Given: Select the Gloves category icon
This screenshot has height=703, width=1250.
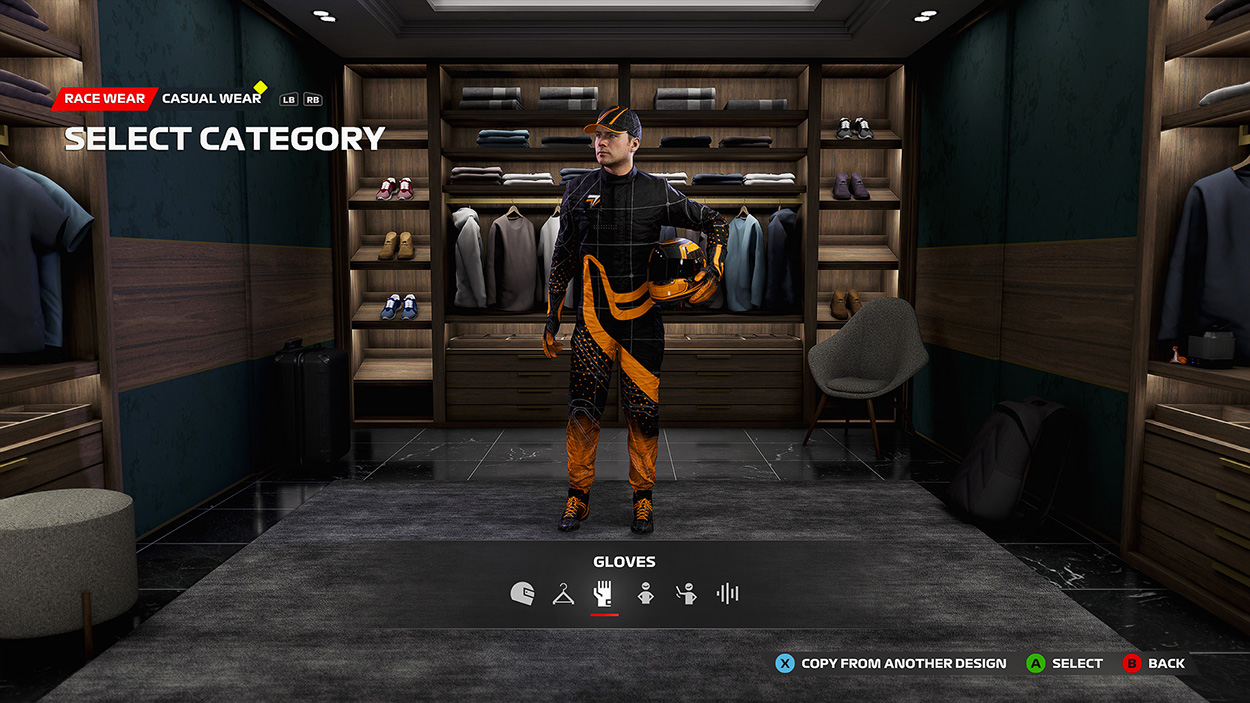Looking at the screenshot, I should [x=603, y=594].
